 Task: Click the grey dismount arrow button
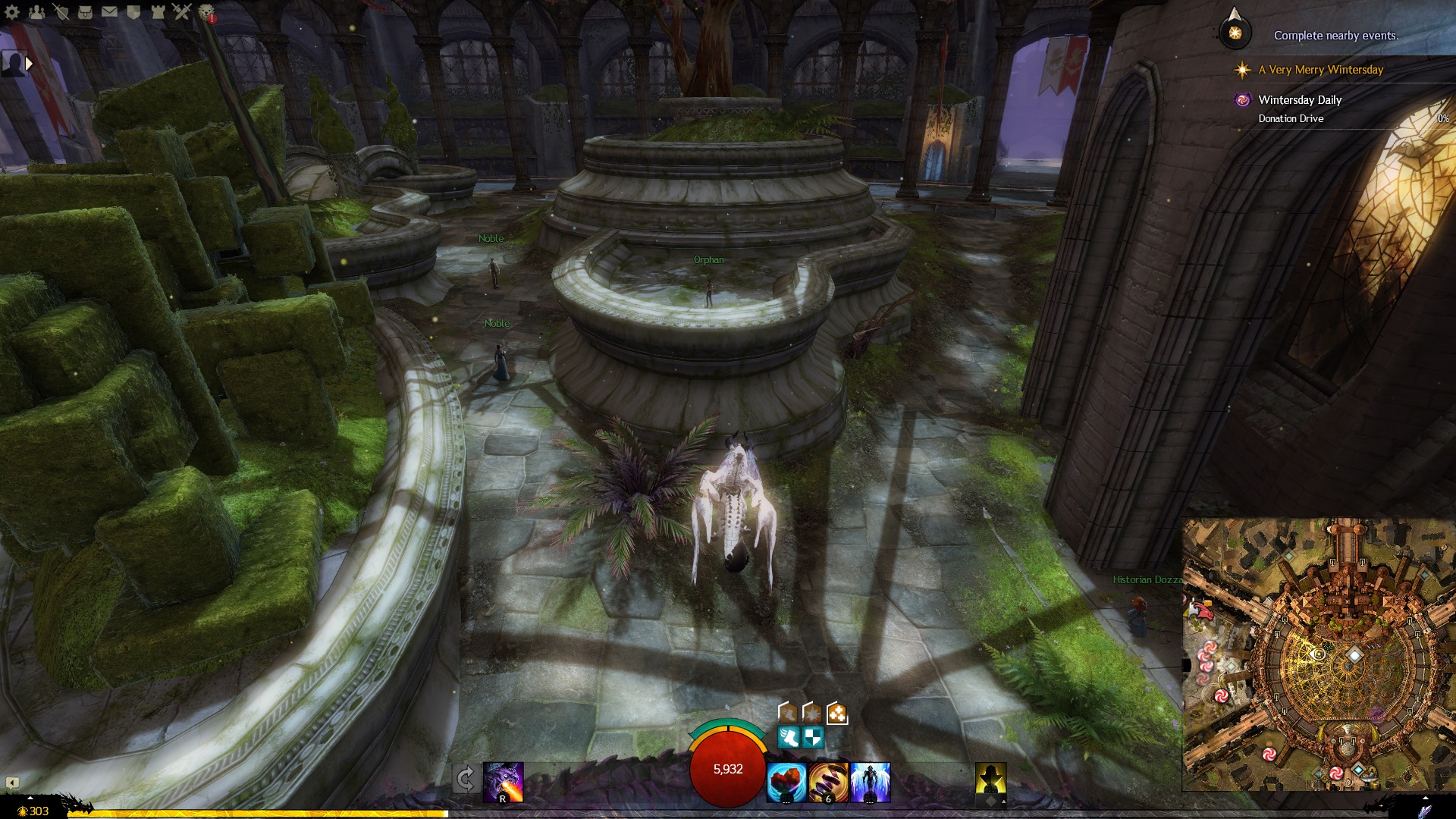pos(465,779)
